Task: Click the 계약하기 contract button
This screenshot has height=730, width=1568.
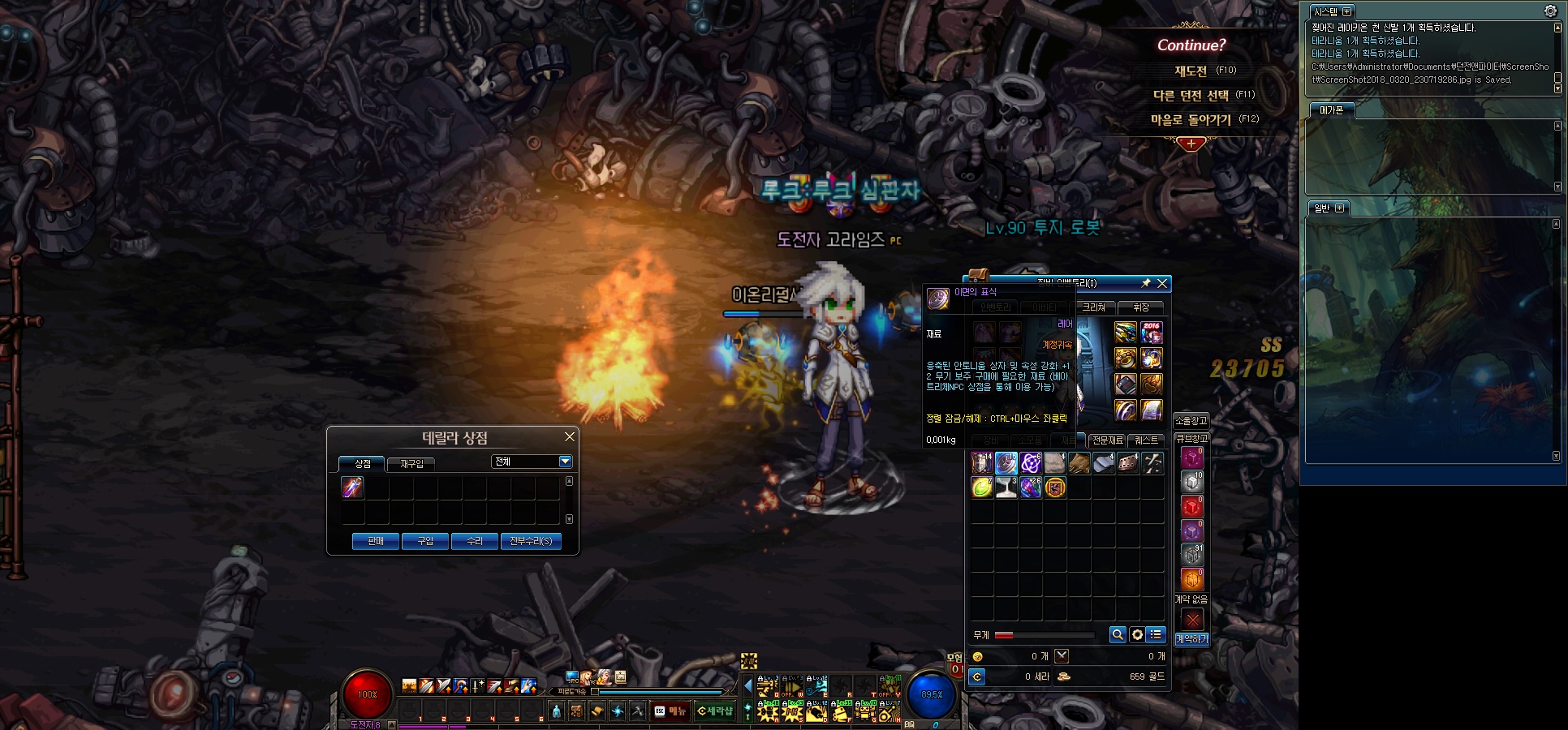Action: tap(1191, 639)
